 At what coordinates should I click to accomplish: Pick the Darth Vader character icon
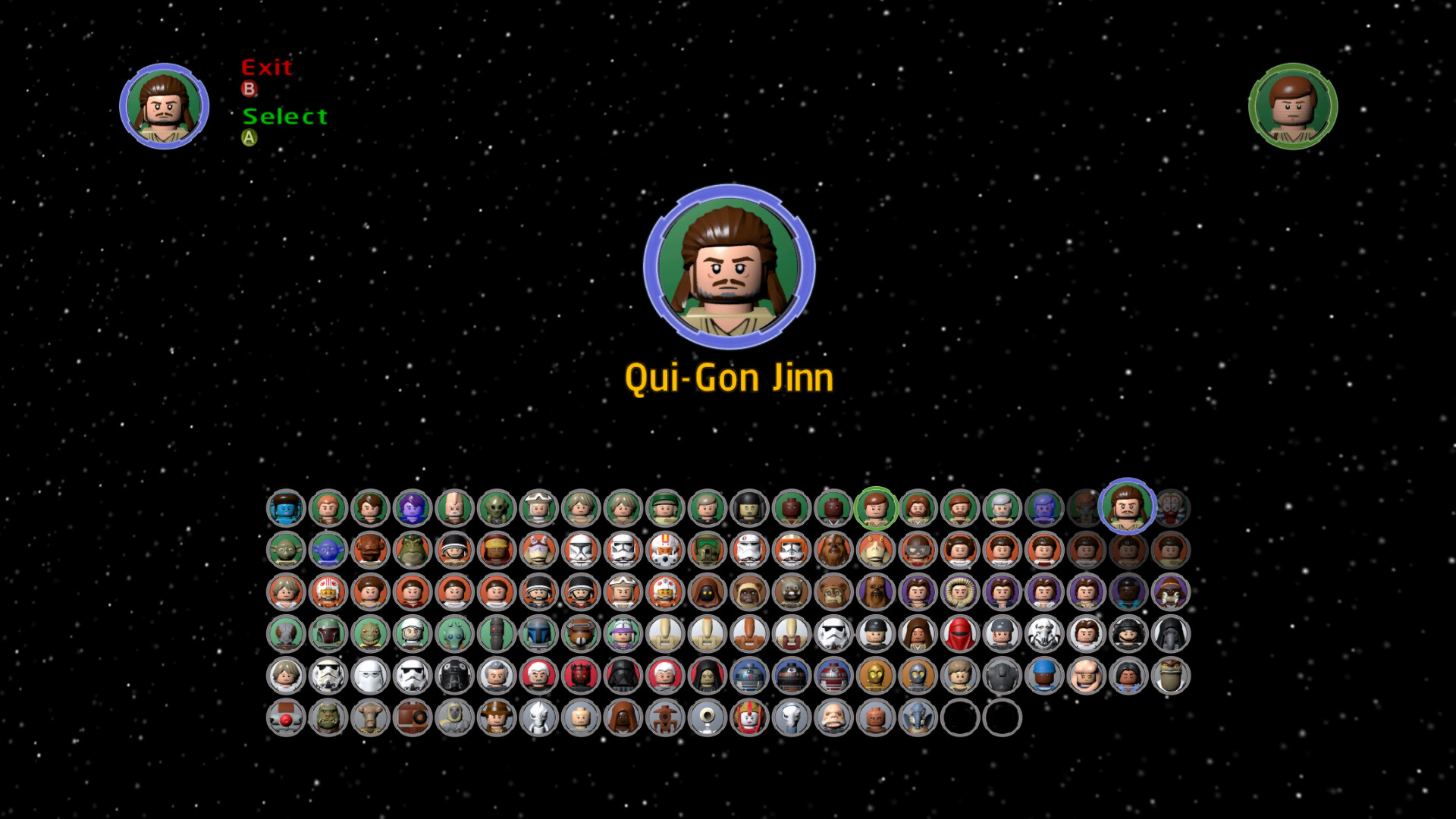point(622,678)
